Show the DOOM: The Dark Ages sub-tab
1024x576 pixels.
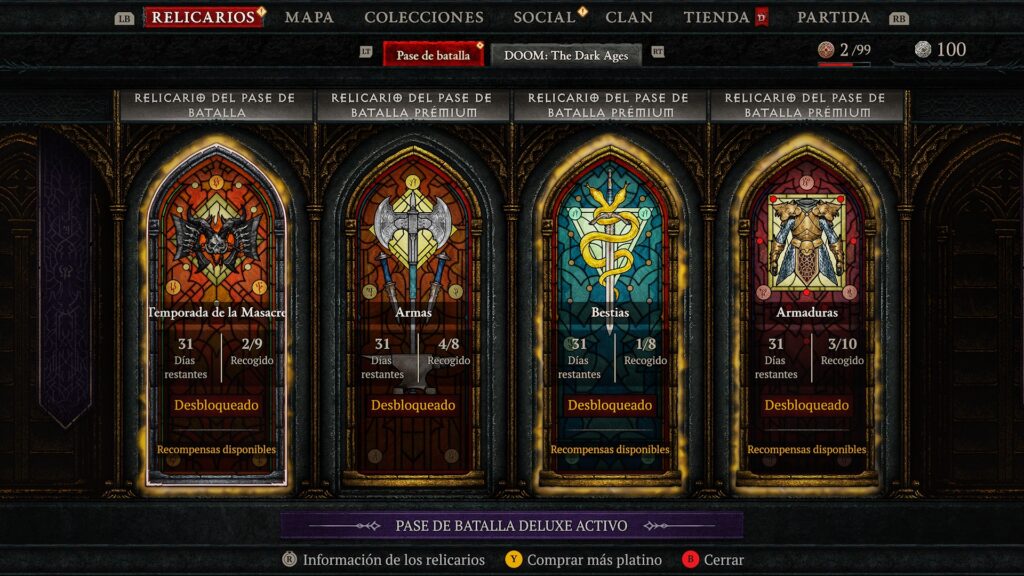point(566,55)
